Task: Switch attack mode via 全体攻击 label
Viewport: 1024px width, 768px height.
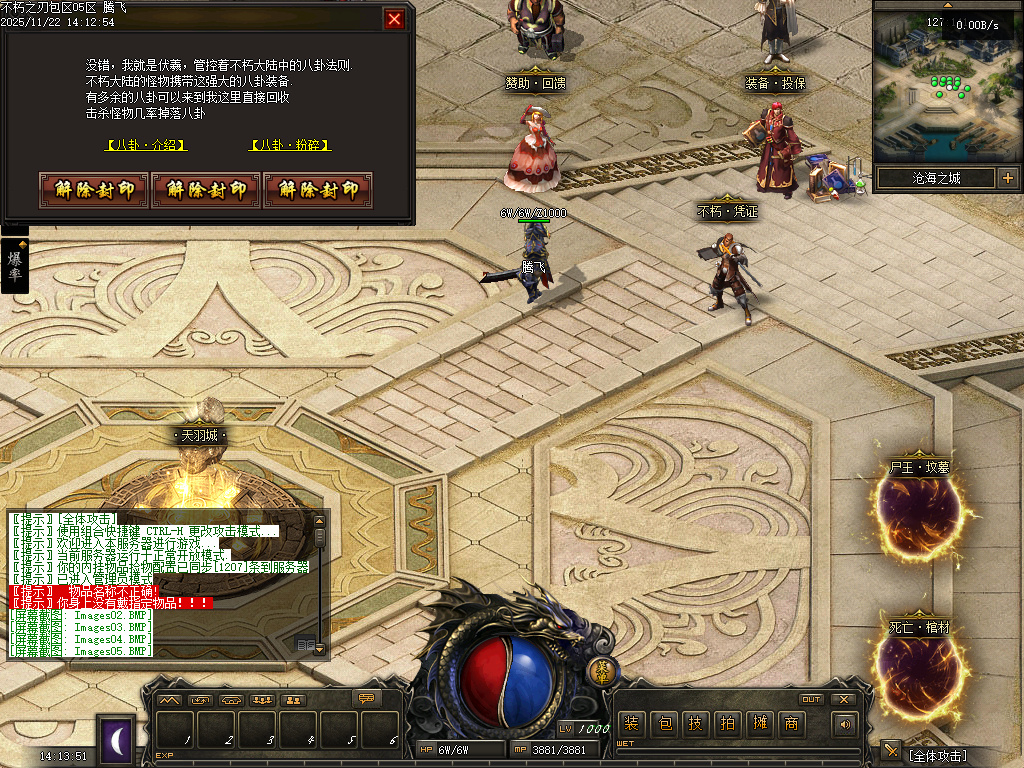Action: (x=938, y=755)
